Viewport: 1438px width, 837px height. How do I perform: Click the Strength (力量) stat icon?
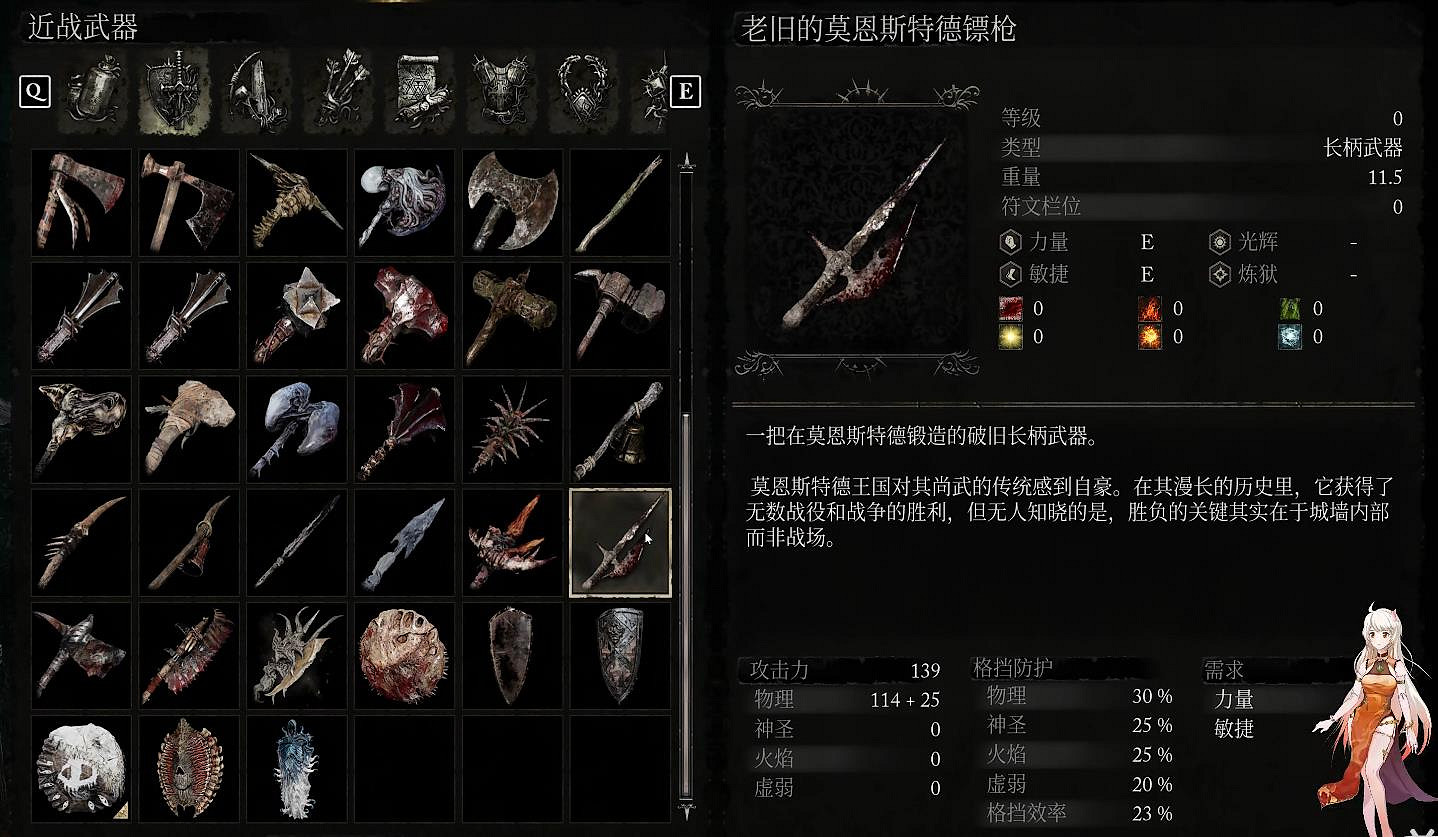1010,242
